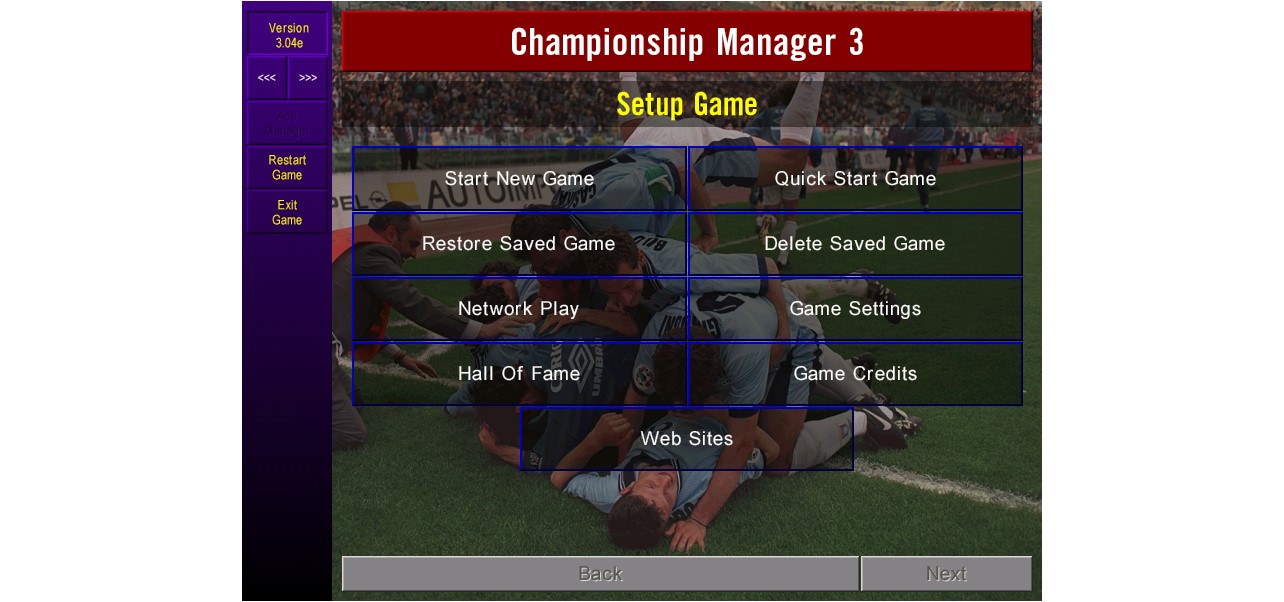Show the Game Credits
The height and width of the screenshot is (602, 1284).
(x=855, y=374)
